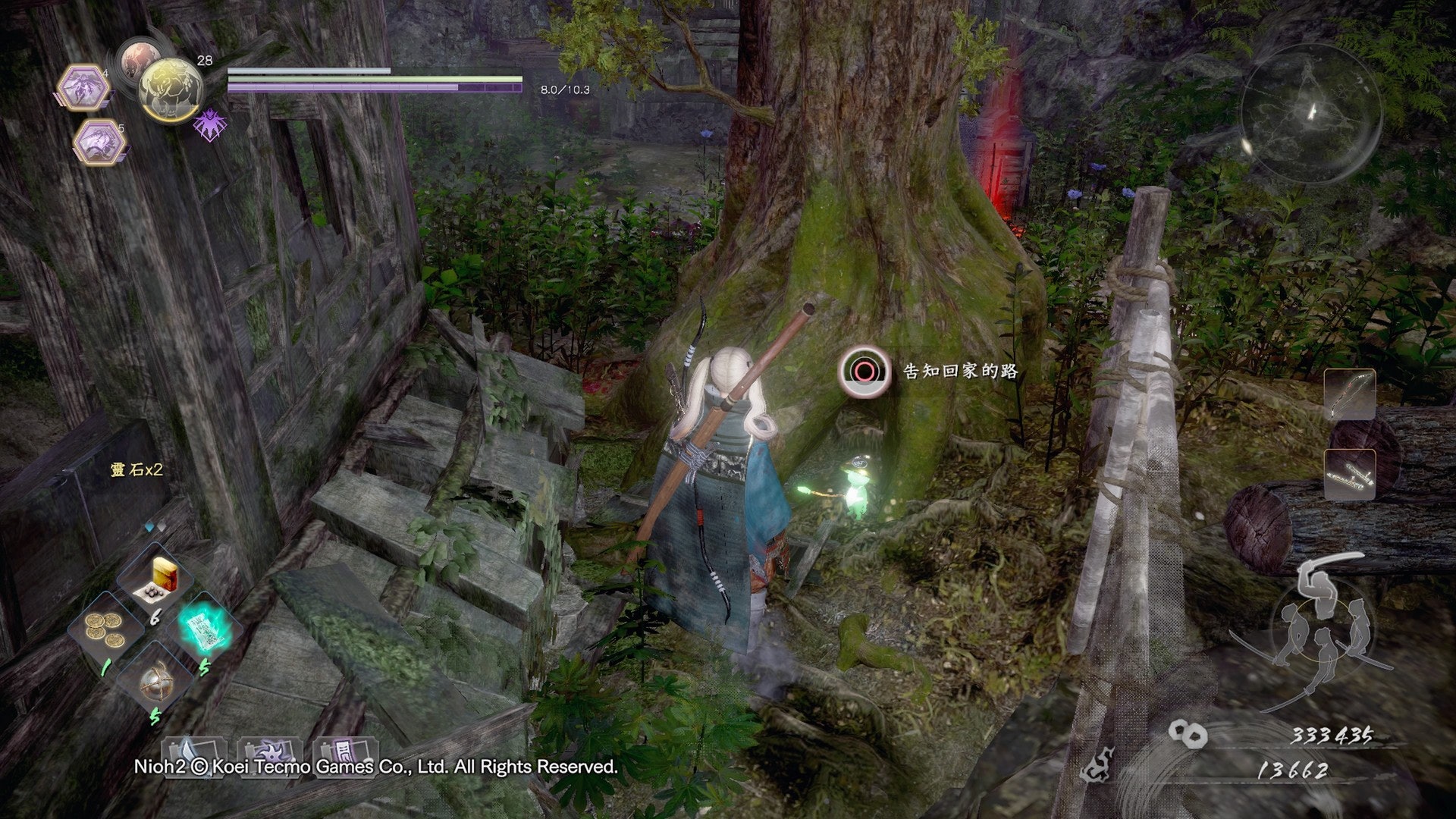Open the circular minimap compass
The width and height of the screenshot is (1456, 819).
pos(1311,114)
